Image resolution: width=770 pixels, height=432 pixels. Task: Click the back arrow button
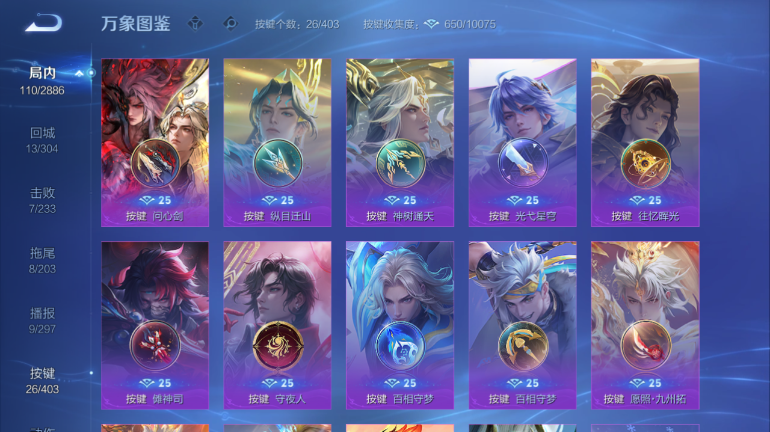pyautogui.click(x=43, y=23)
